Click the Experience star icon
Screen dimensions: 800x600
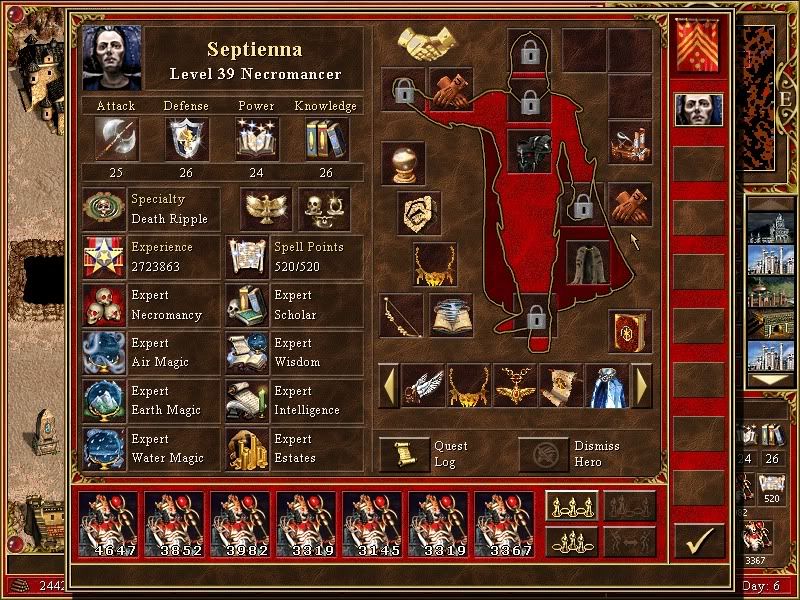[x=105, y=257]
